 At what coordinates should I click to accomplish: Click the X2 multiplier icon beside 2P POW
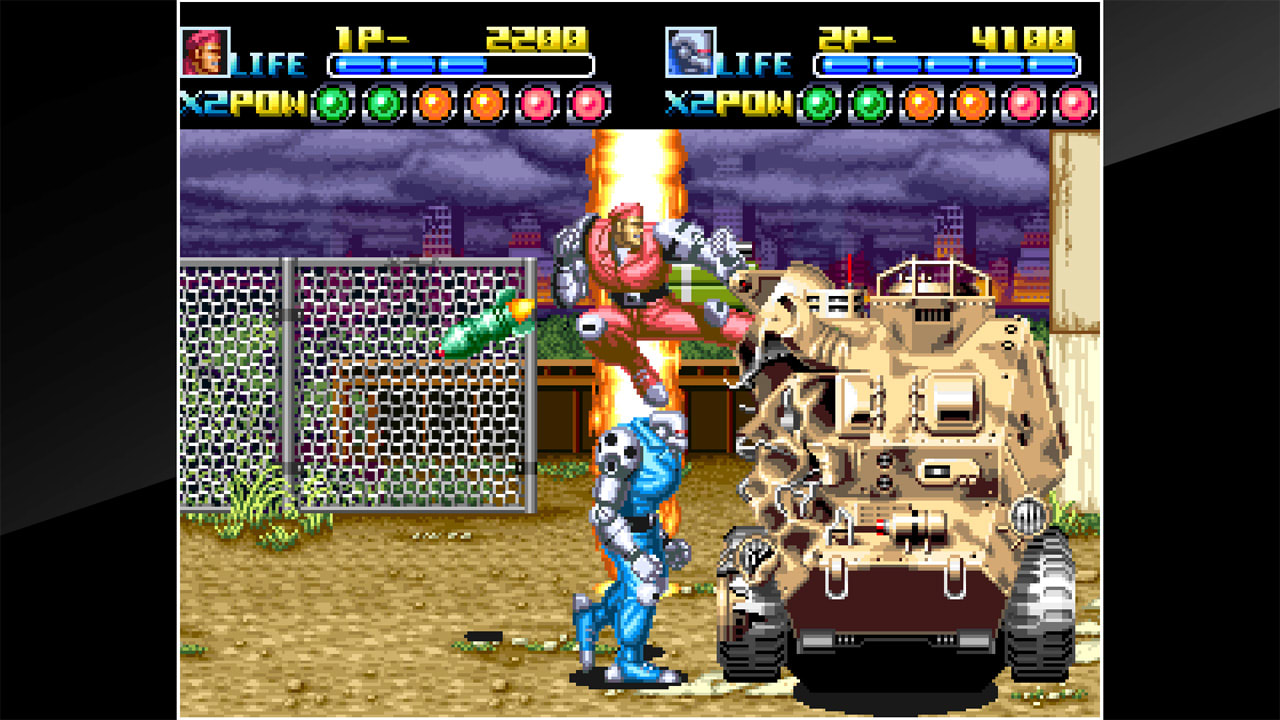pyautogui.click(x=690, y=101)
